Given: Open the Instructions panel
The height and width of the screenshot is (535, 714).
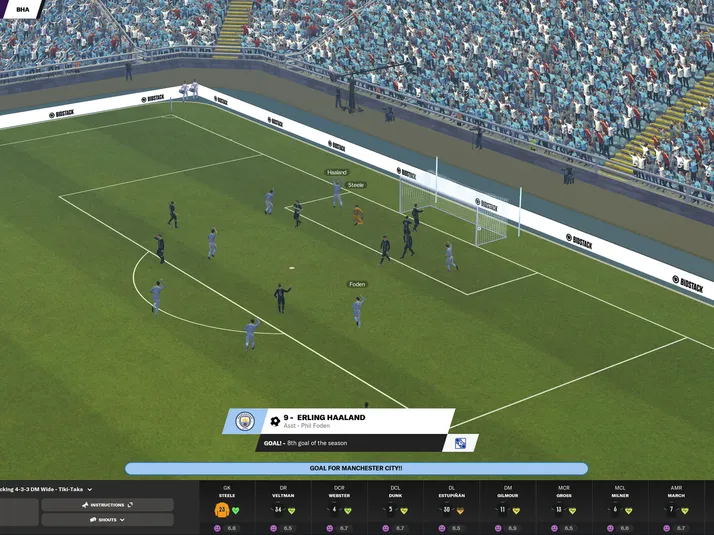Looking at the screenshot, I should 107,505.
